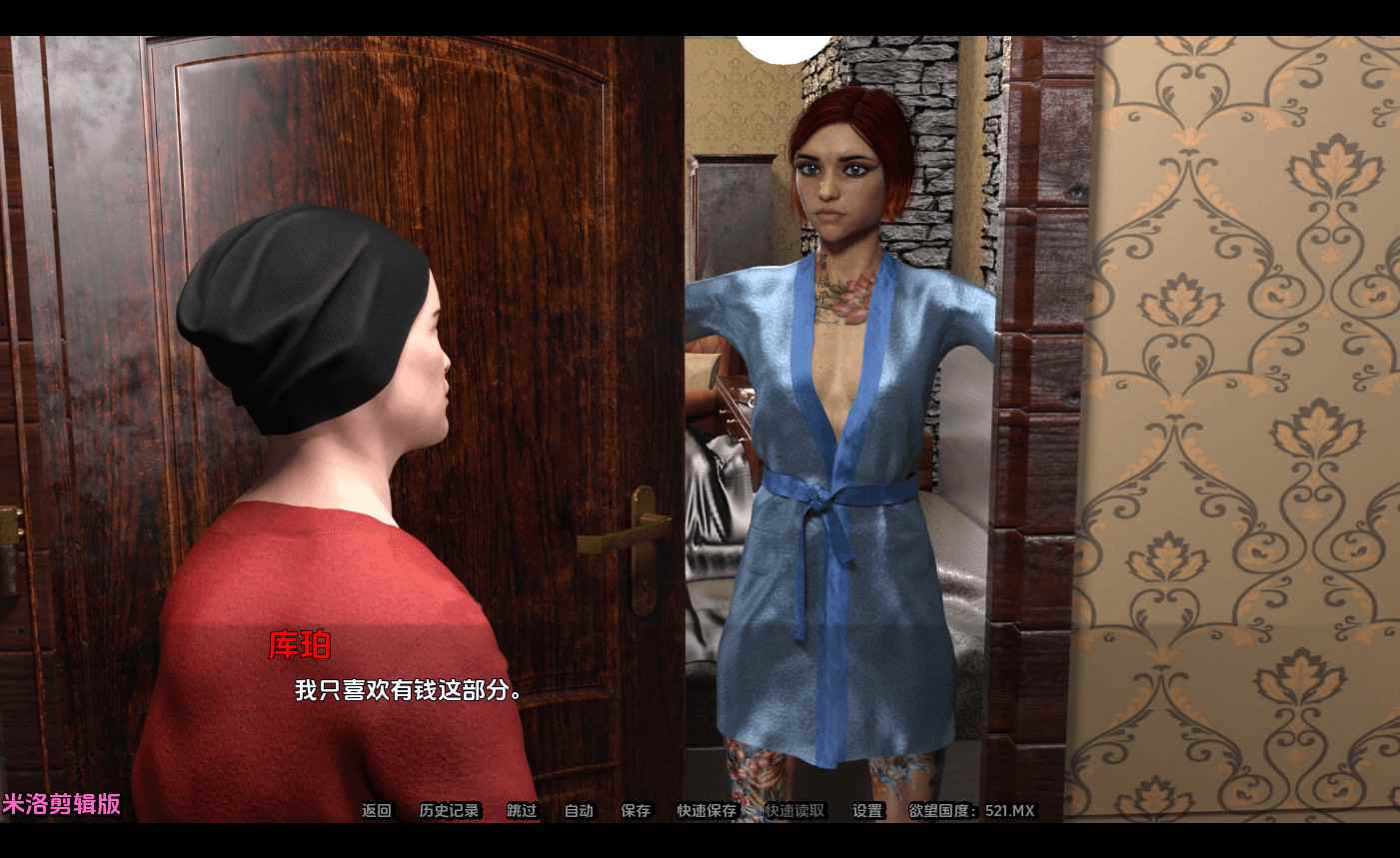Open the 设置 settings menu

(867, 811)
